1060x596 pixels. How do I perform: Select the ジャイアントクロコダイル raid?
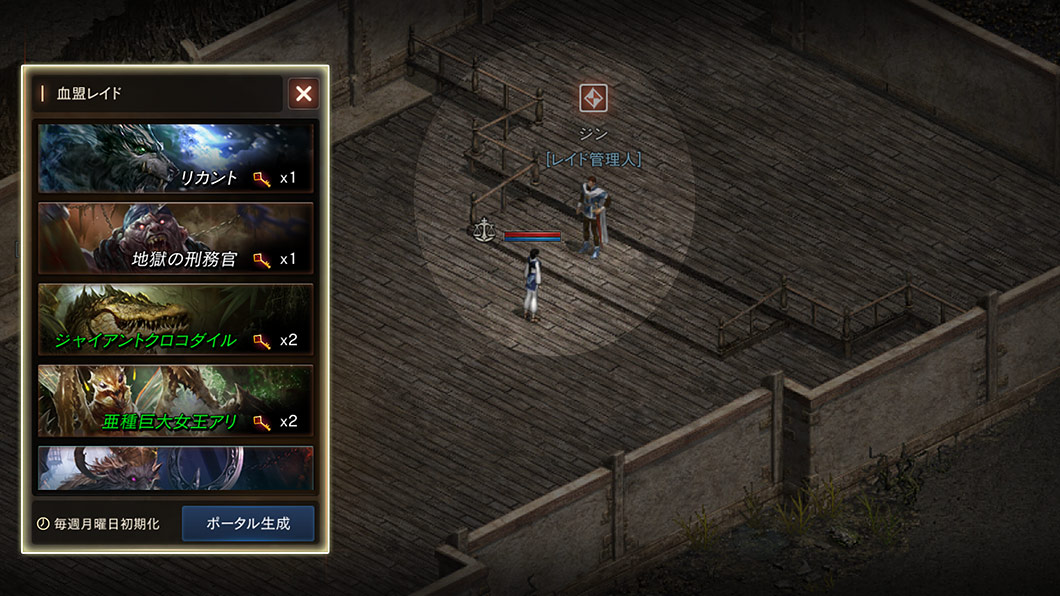(x=175, y=319)
